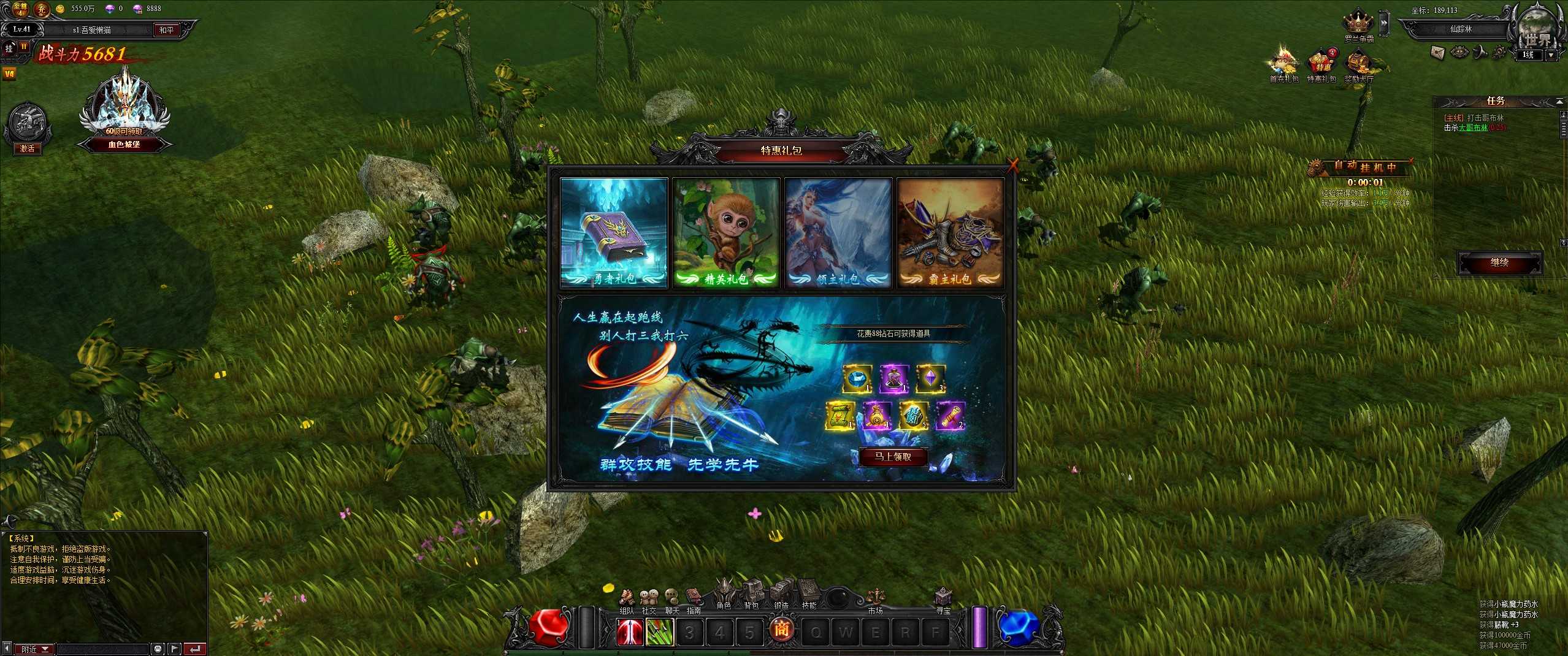Open the 首充礼包 first-recharge gift
Viewport: 1568px width, 656px height.
click(1283, 65)
